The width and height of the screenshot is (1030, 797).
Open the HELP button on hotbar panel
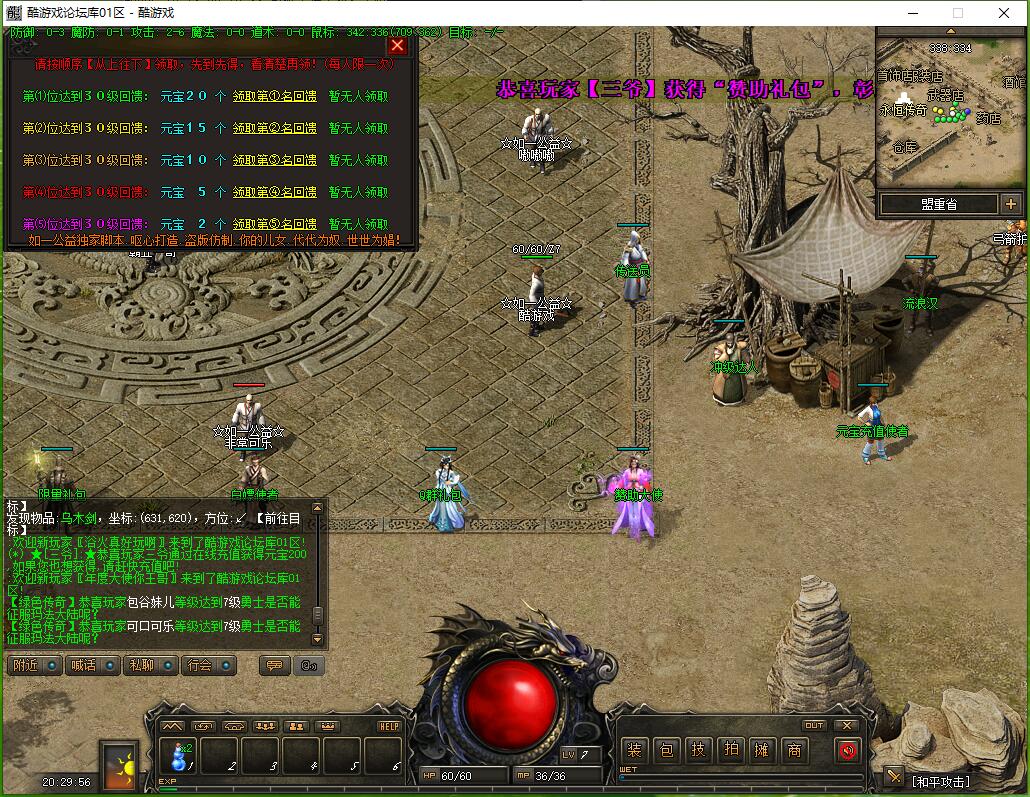pyautogui.click(x=389, y=726)
